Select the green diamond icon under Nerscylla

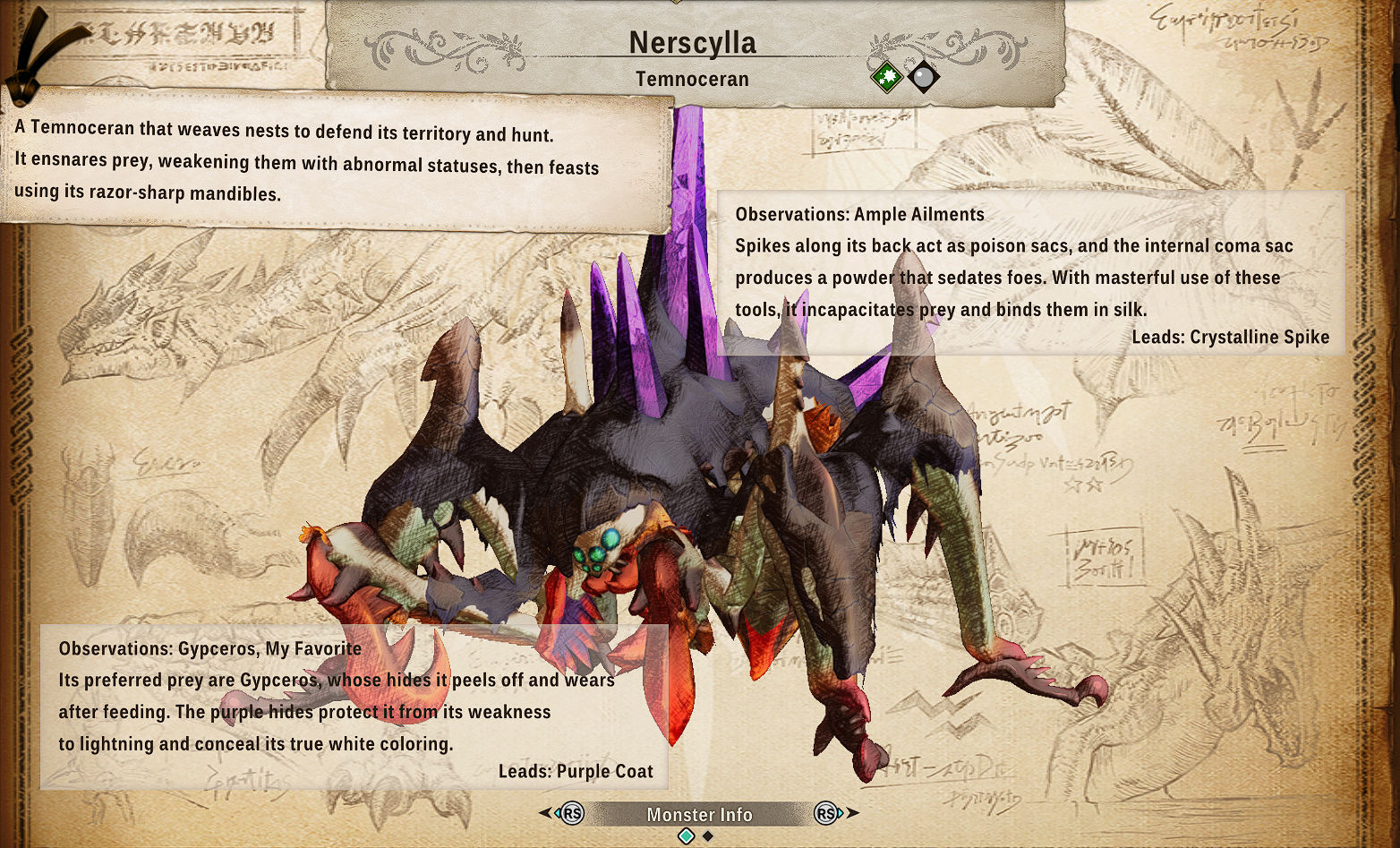[887, 77]
